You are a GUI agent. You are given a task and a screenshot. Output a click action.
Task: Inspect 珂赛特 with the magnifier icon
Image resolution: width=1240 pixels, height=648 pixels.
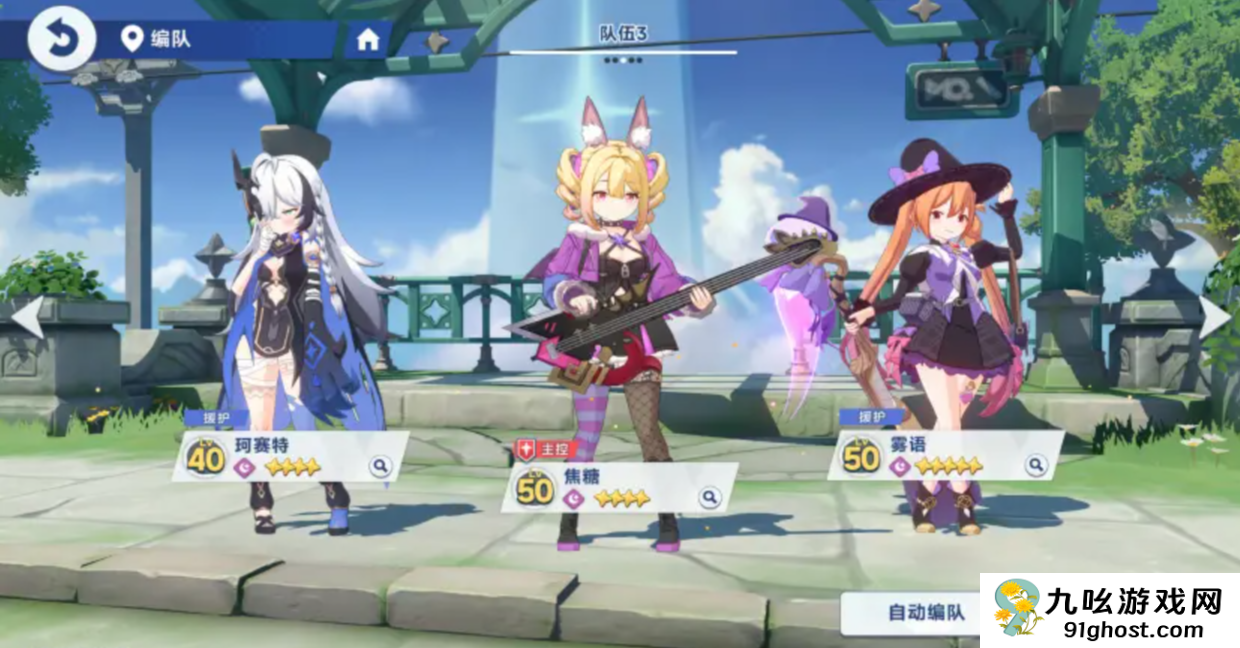pos(380,466)
